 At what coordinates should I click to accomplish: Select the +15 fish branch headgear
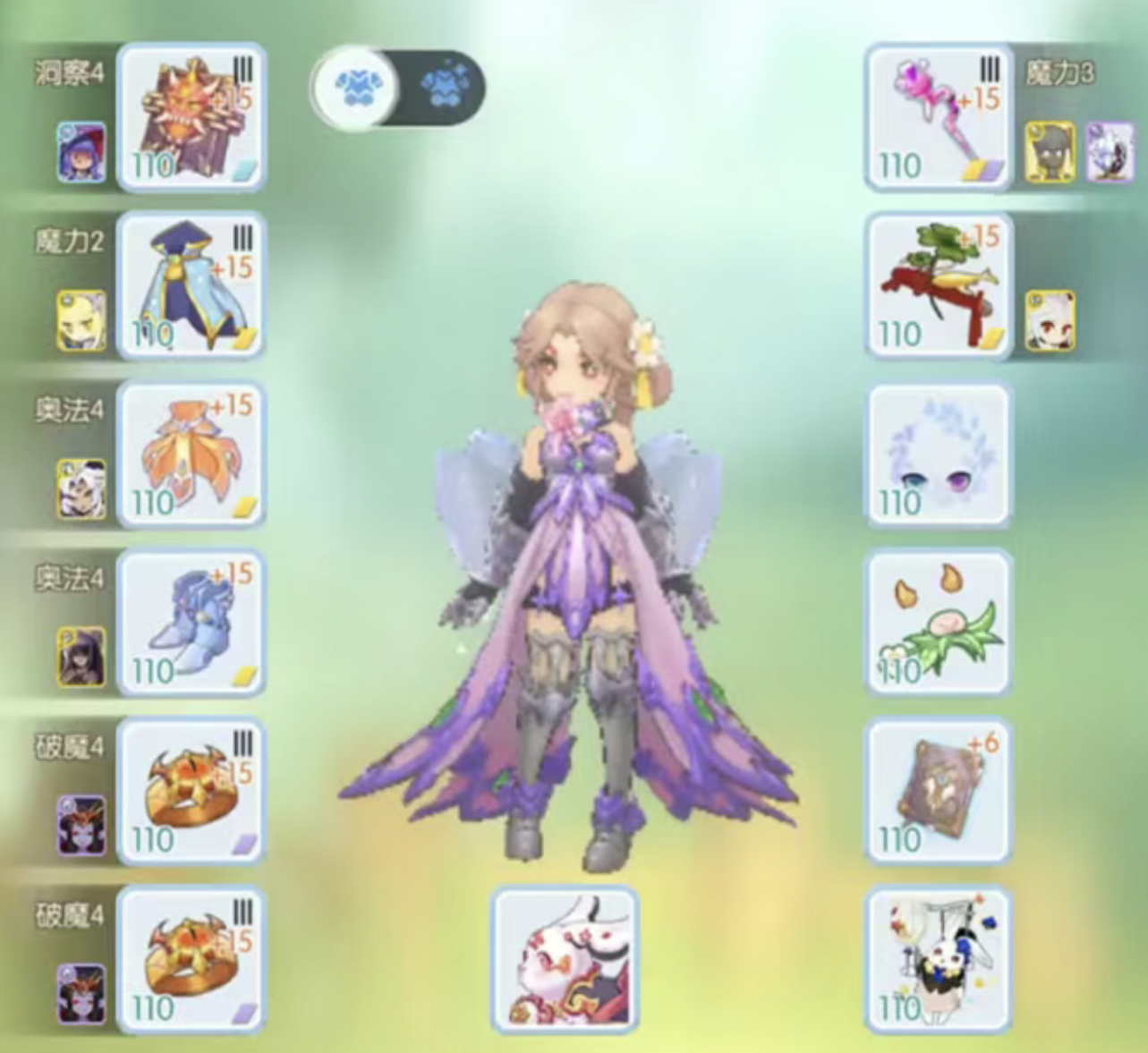(x=937, y=286)
